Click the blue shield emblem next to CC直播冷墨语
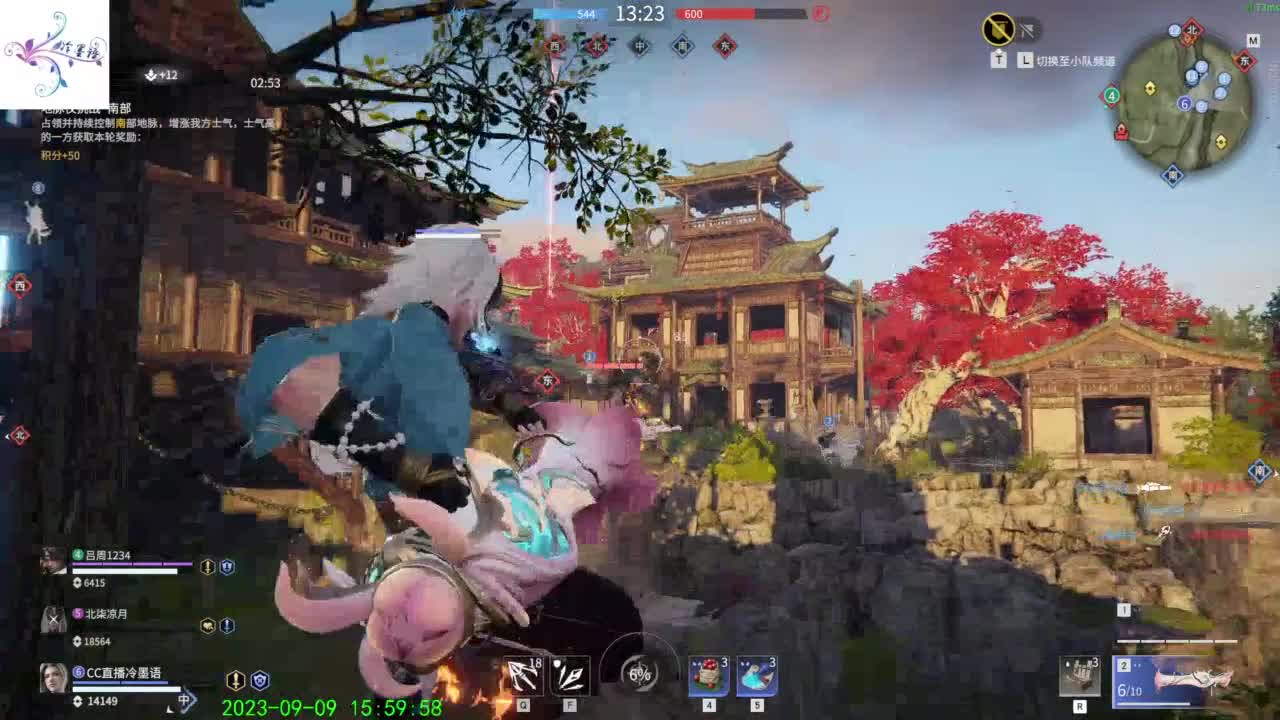 (260, 681)
